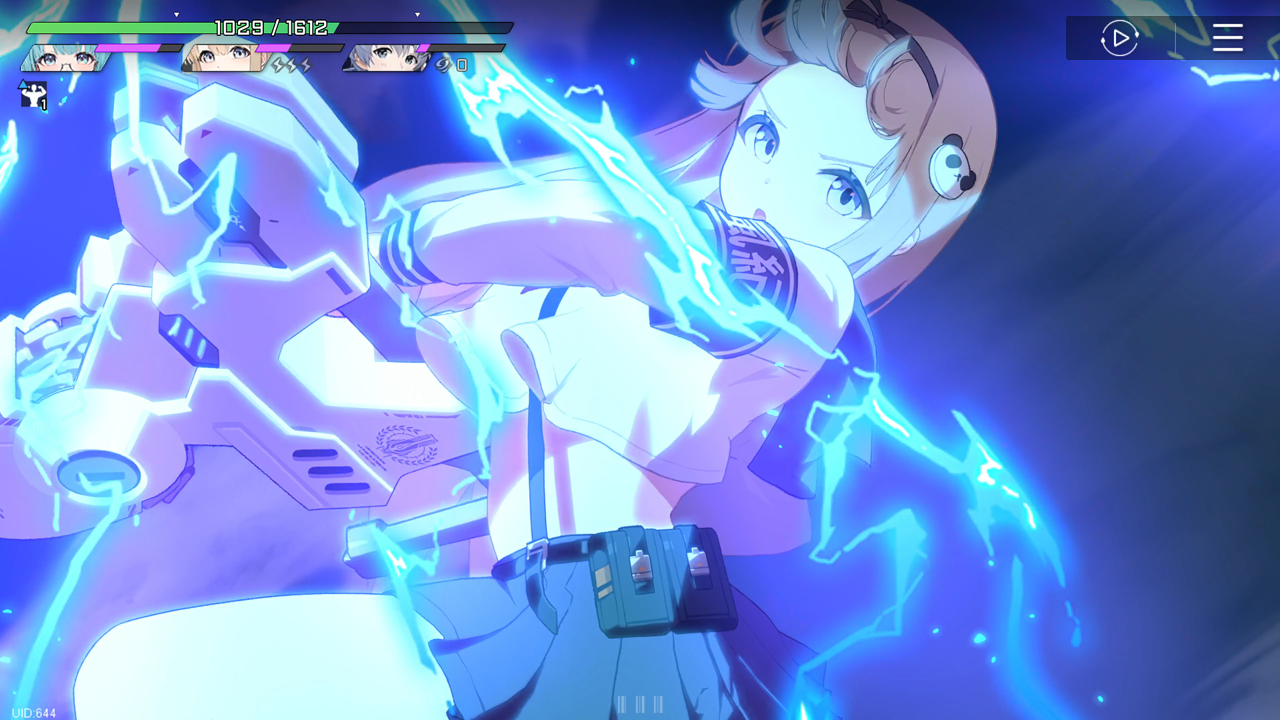Toggle the auto-play battle button
Screen dimensions: 1280x720
coord(1119,39)
